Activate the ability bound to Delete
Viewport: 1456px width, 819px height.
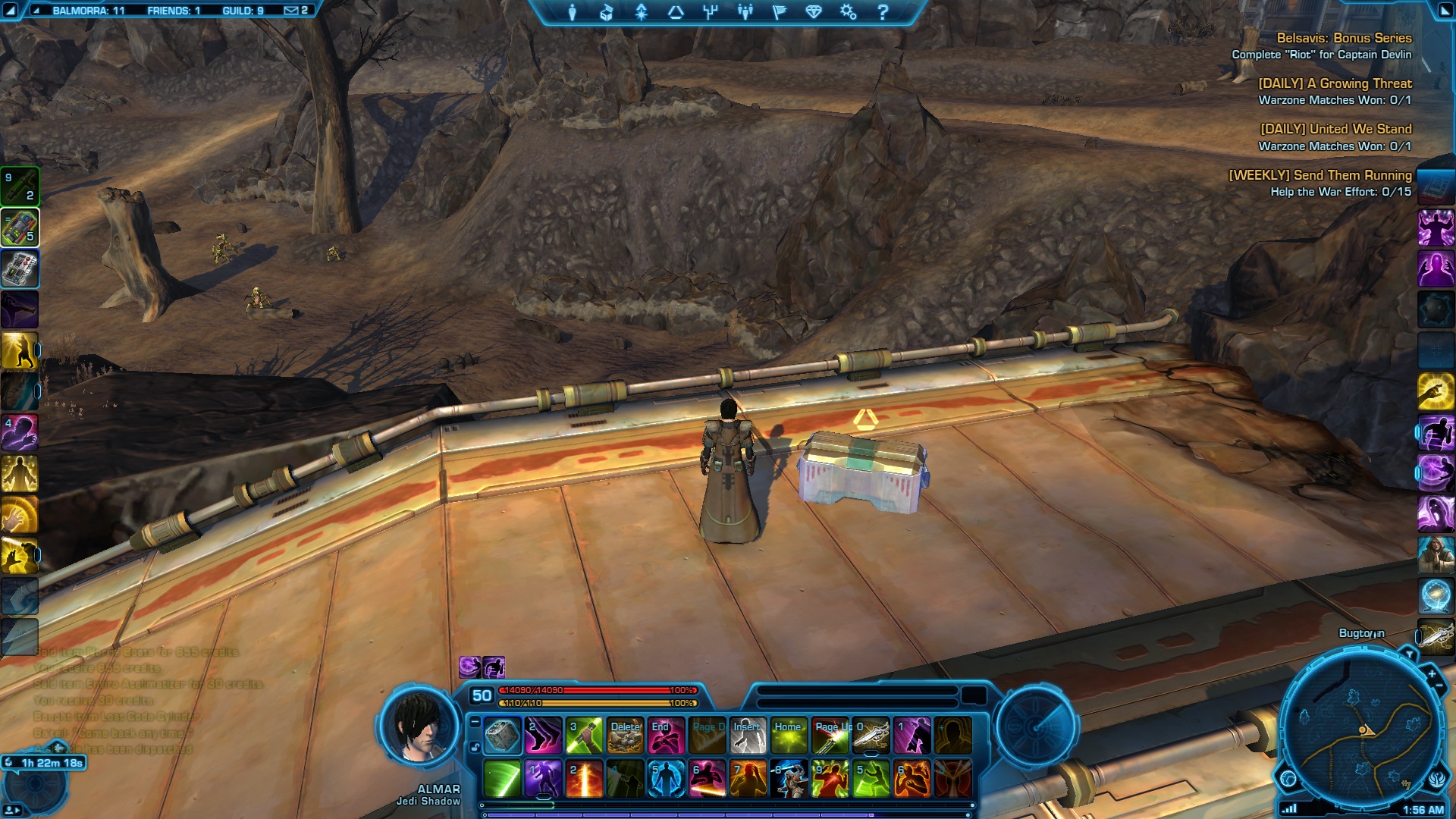(626, 736)
